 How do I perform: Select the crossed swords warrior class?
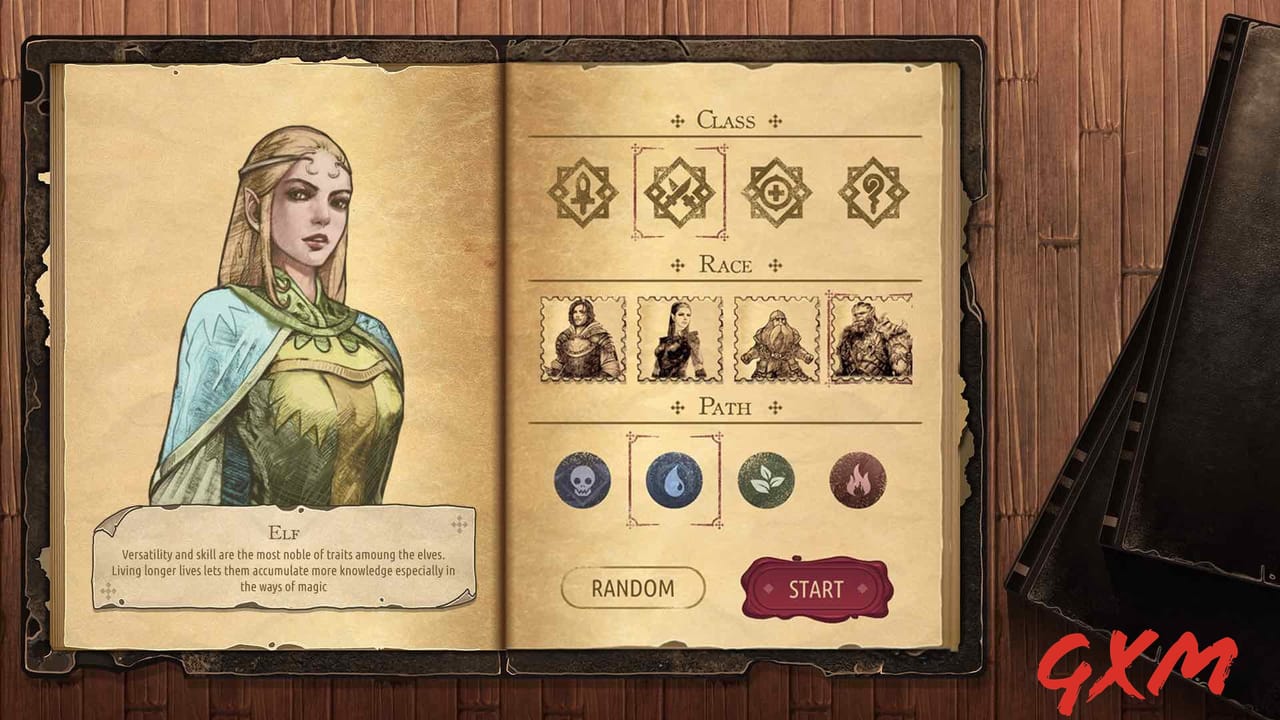[x=679, y=191]
